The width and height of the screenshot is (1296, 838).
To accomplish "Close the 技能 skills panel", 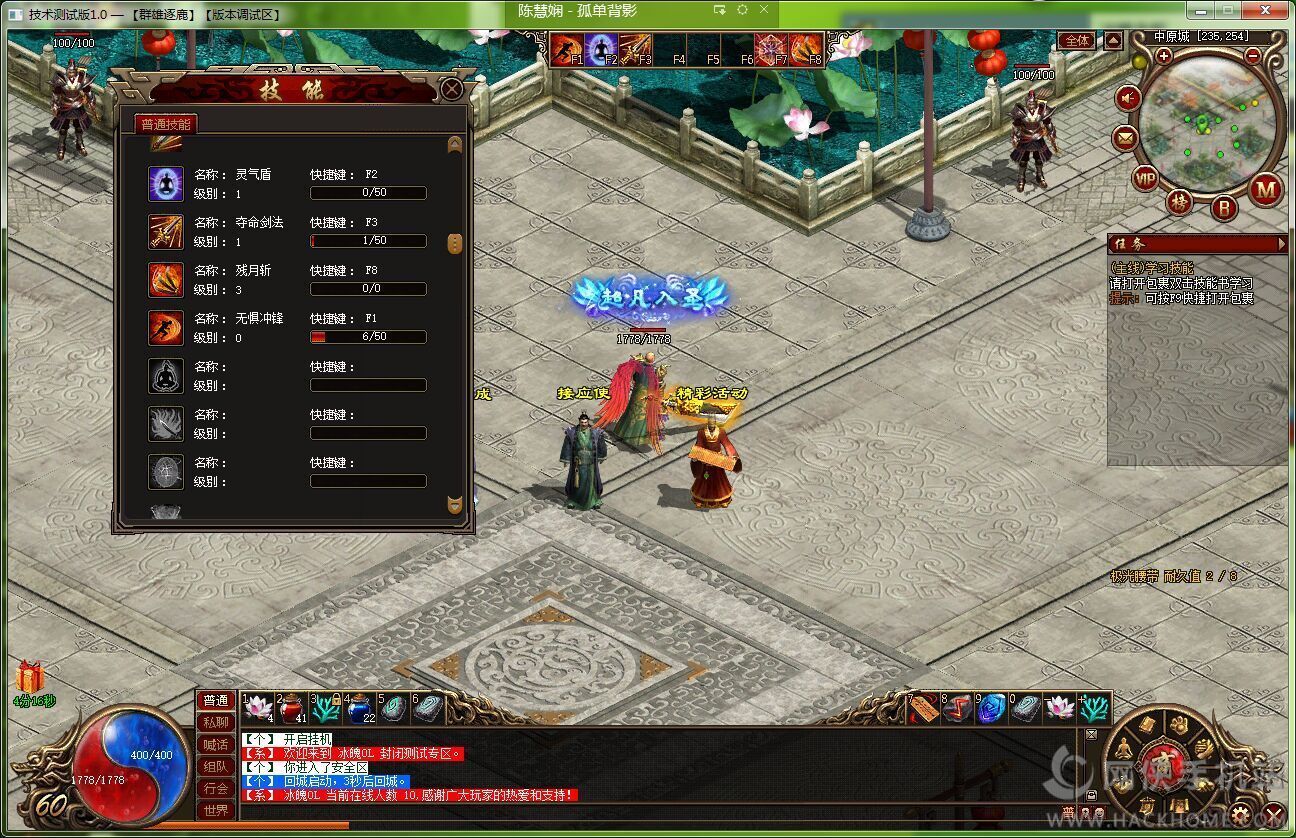I will [452, 90].
